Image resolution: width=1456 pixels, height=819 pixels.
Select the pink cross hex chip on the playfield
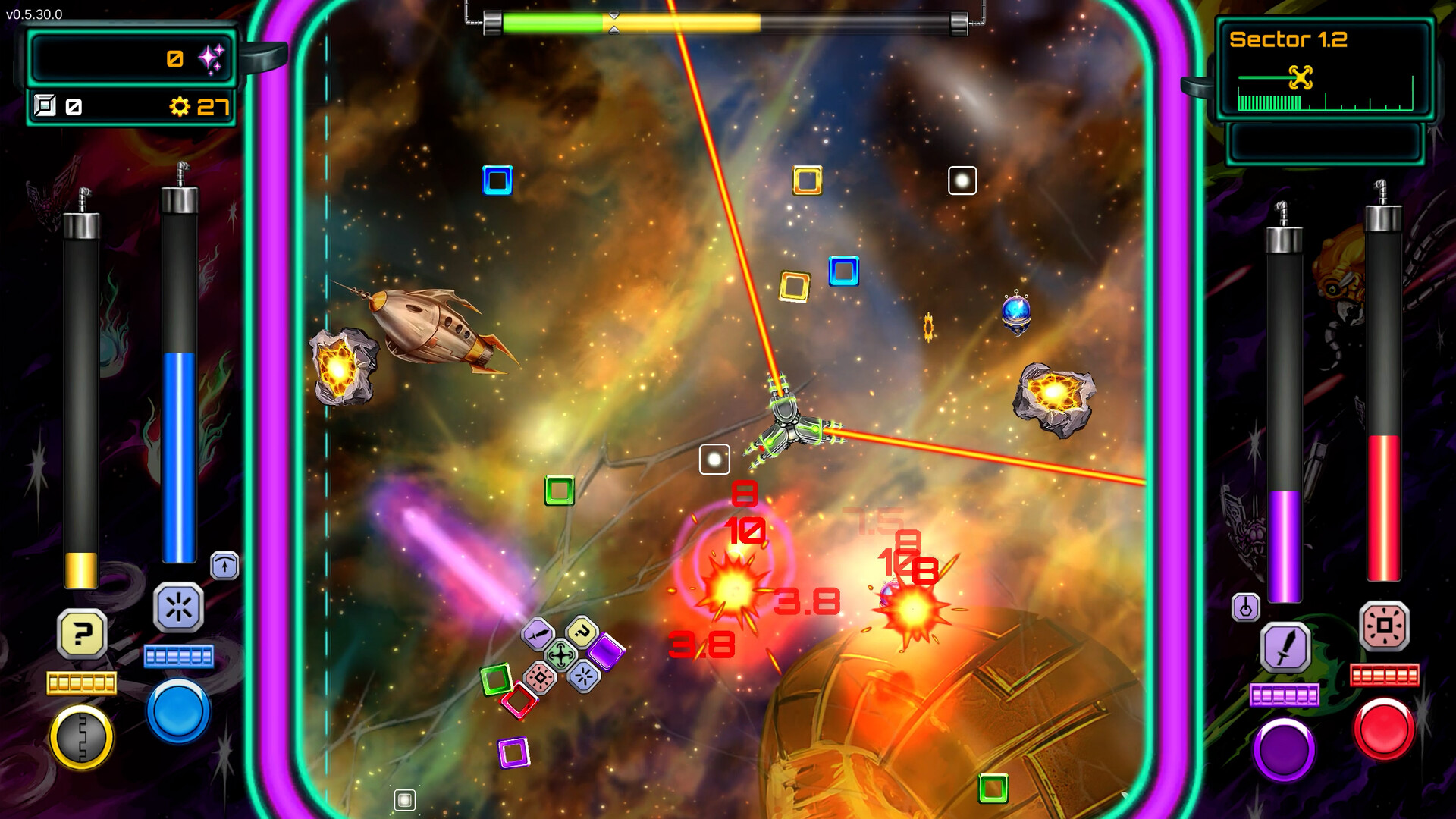pyautogui.click(x=541, y=678)
